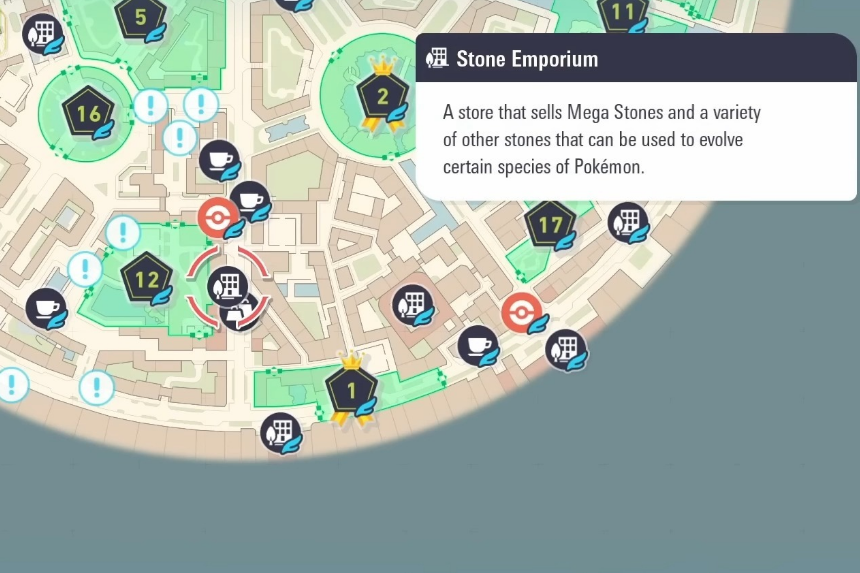Select the Wild Zone 16 map marker
This screenshot has width=860, height=573.
click(x=88, y=113)
